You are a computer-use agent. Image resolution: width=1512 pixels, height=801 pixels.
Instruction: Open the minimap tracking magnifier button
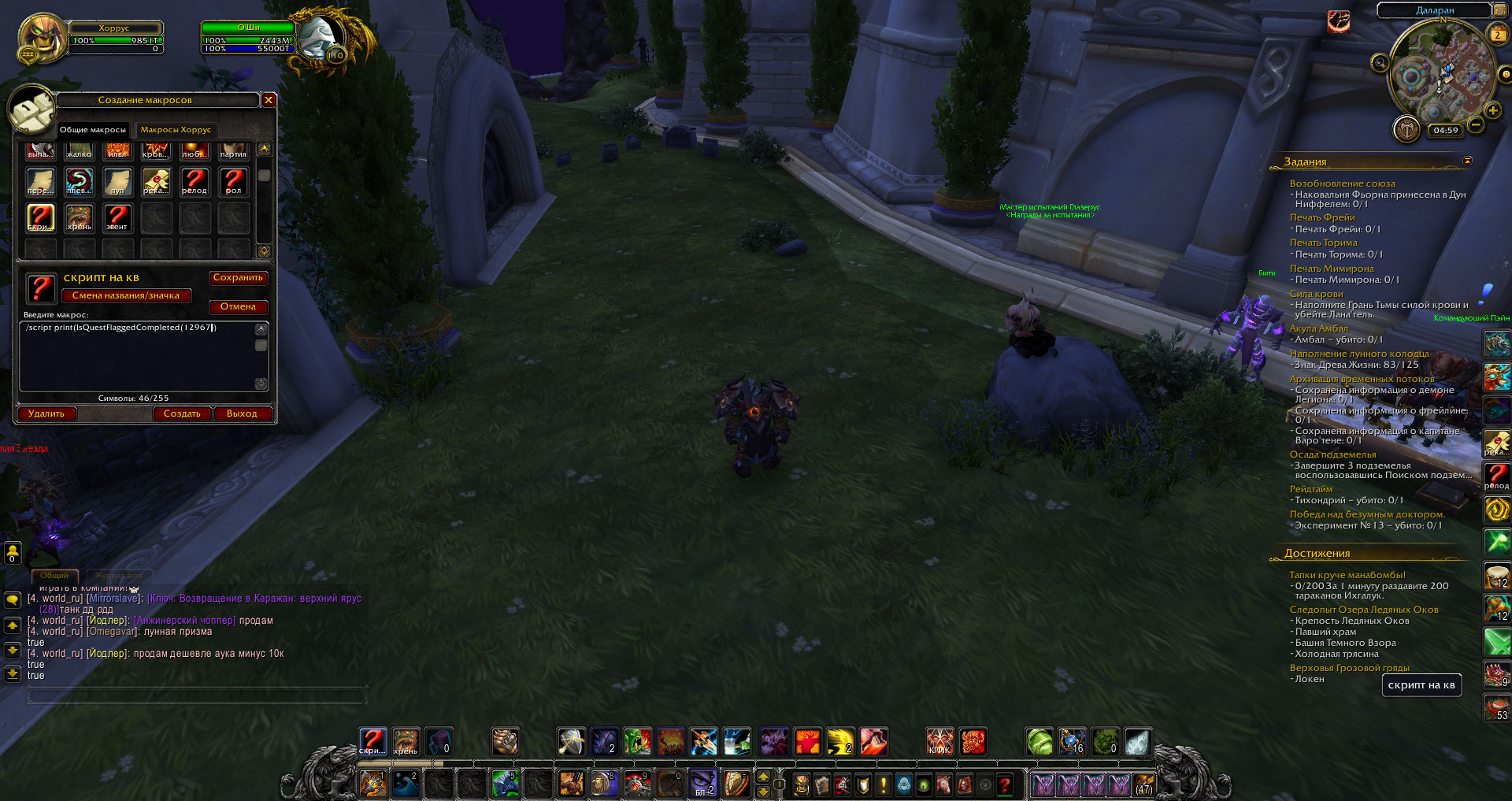[x=1380, y=63]
